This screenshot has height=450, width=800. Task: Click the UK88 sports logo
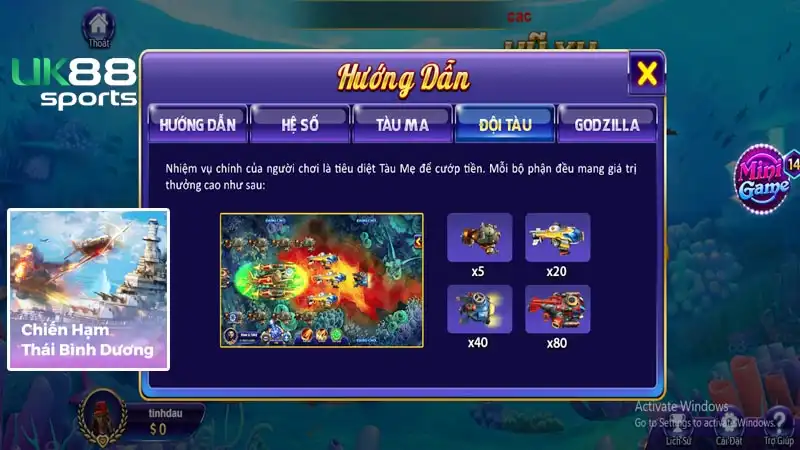72,83
